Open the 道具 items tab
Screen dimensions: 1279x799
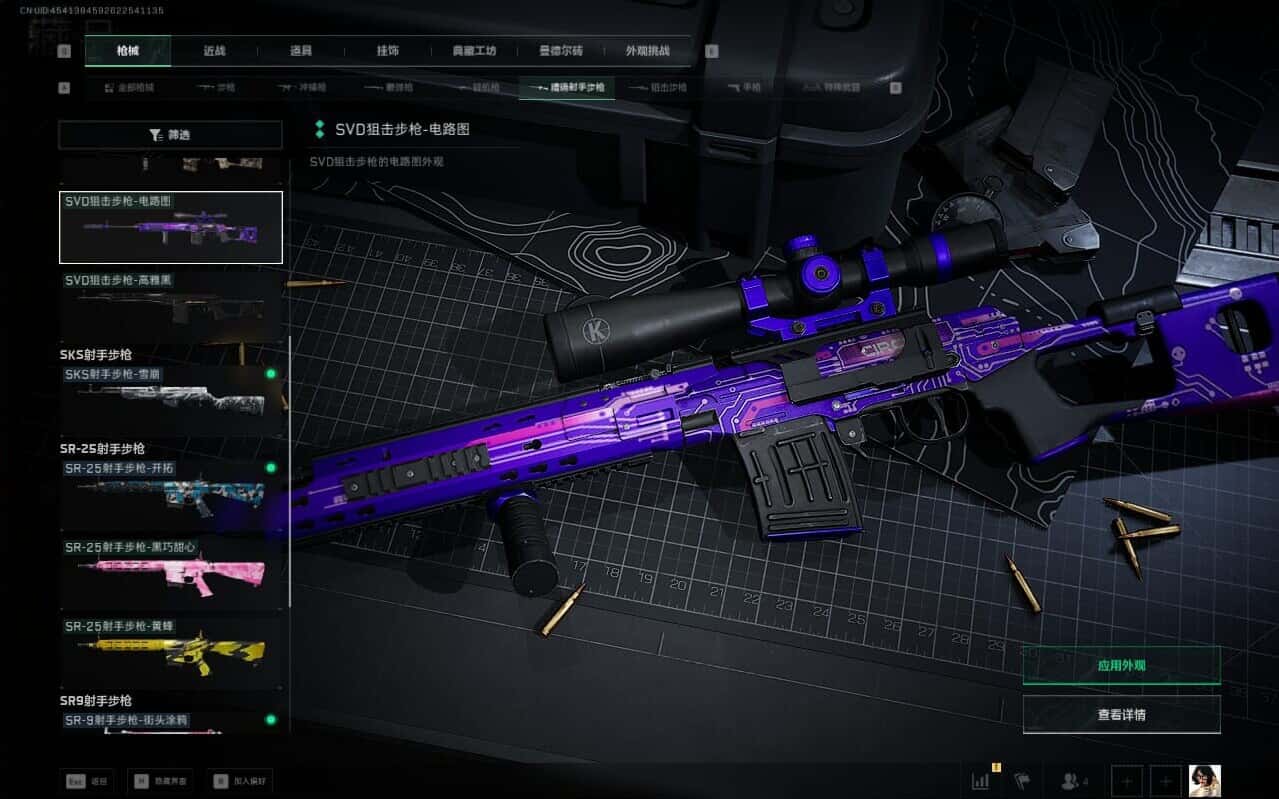pyautogui.click(x=301, y=51)
